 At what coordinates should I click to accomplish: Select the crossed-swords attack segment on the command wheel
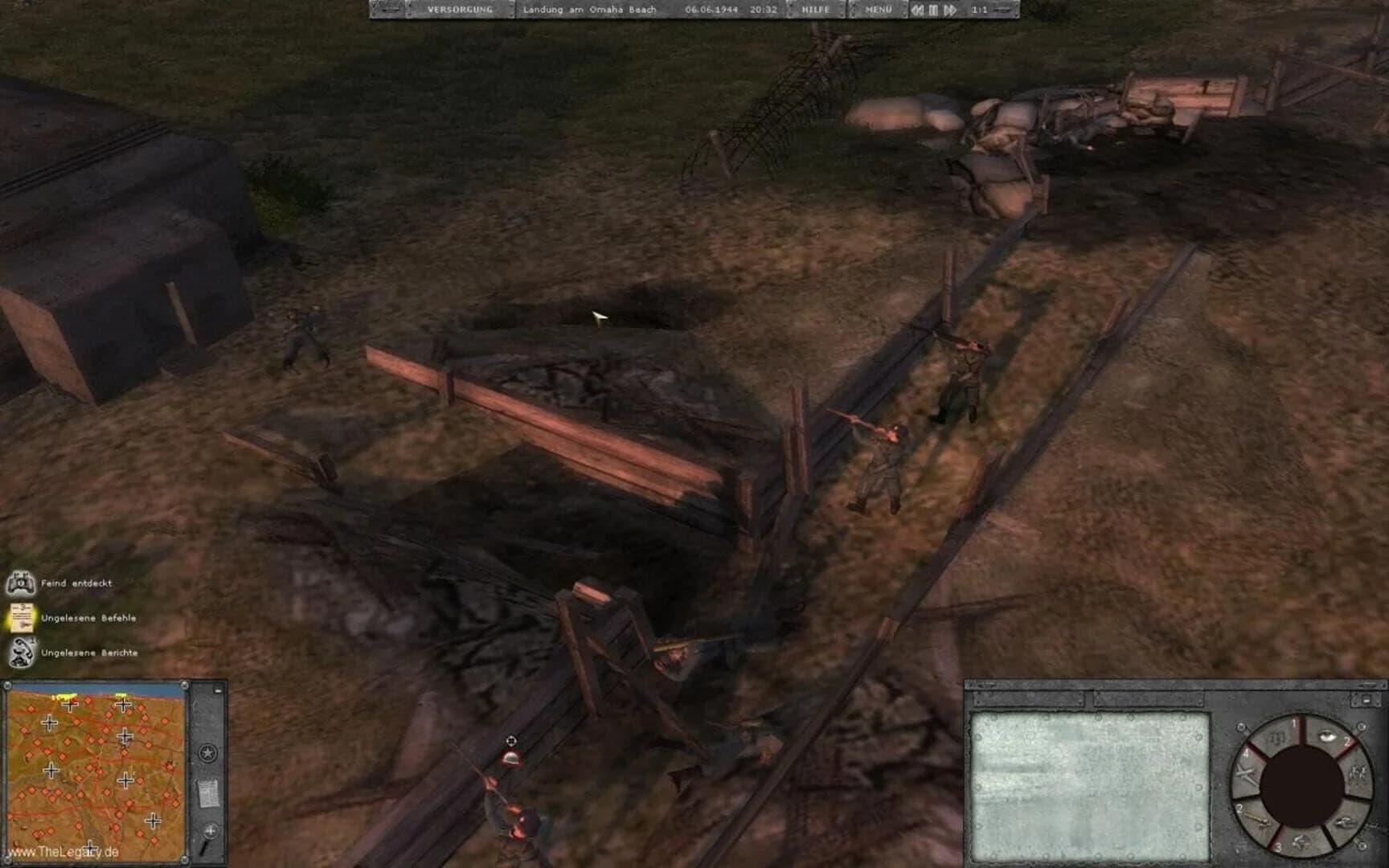pyautogui.click(x=1244, y=773)
